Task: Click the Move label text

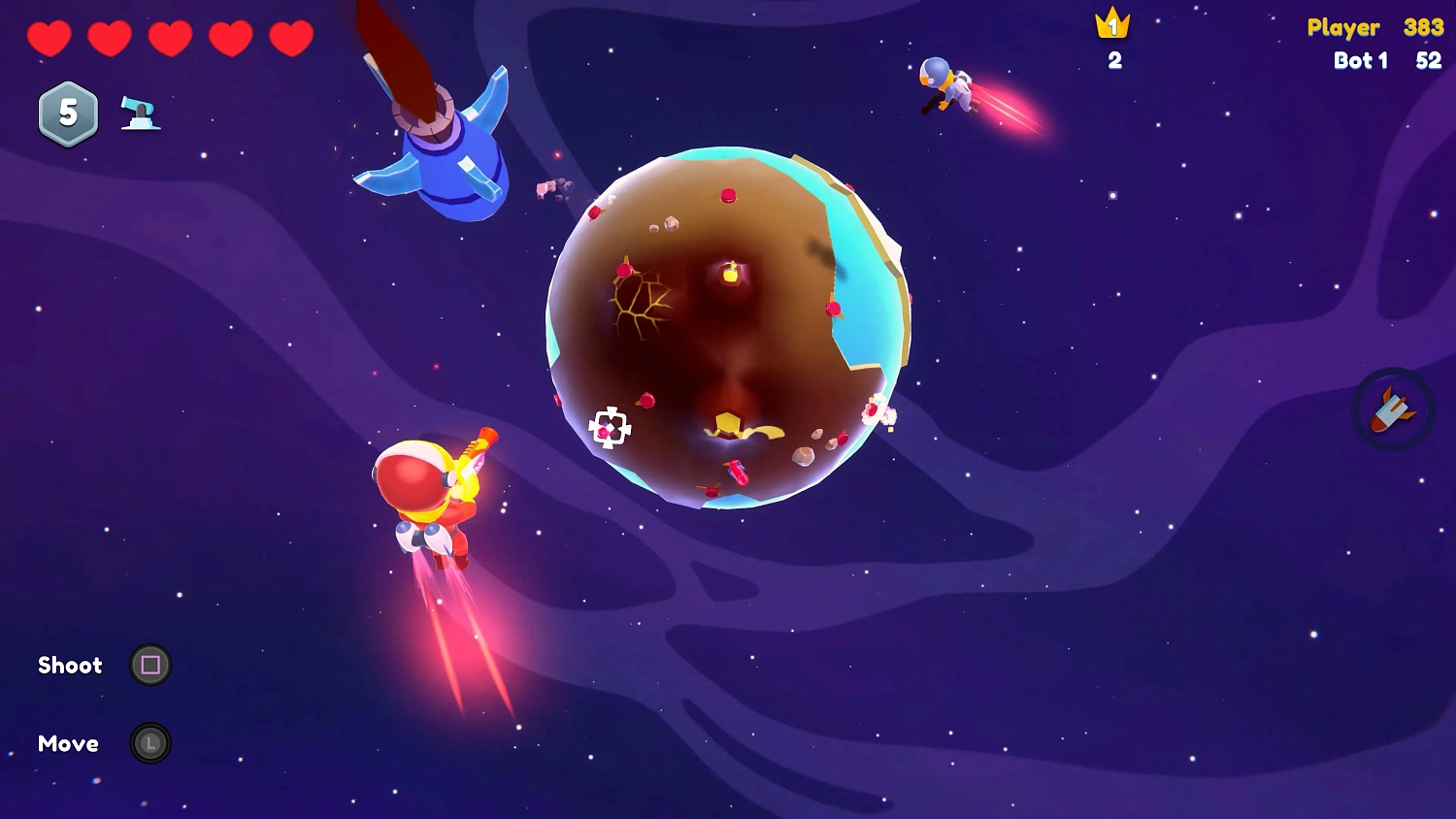Action: 67,743
